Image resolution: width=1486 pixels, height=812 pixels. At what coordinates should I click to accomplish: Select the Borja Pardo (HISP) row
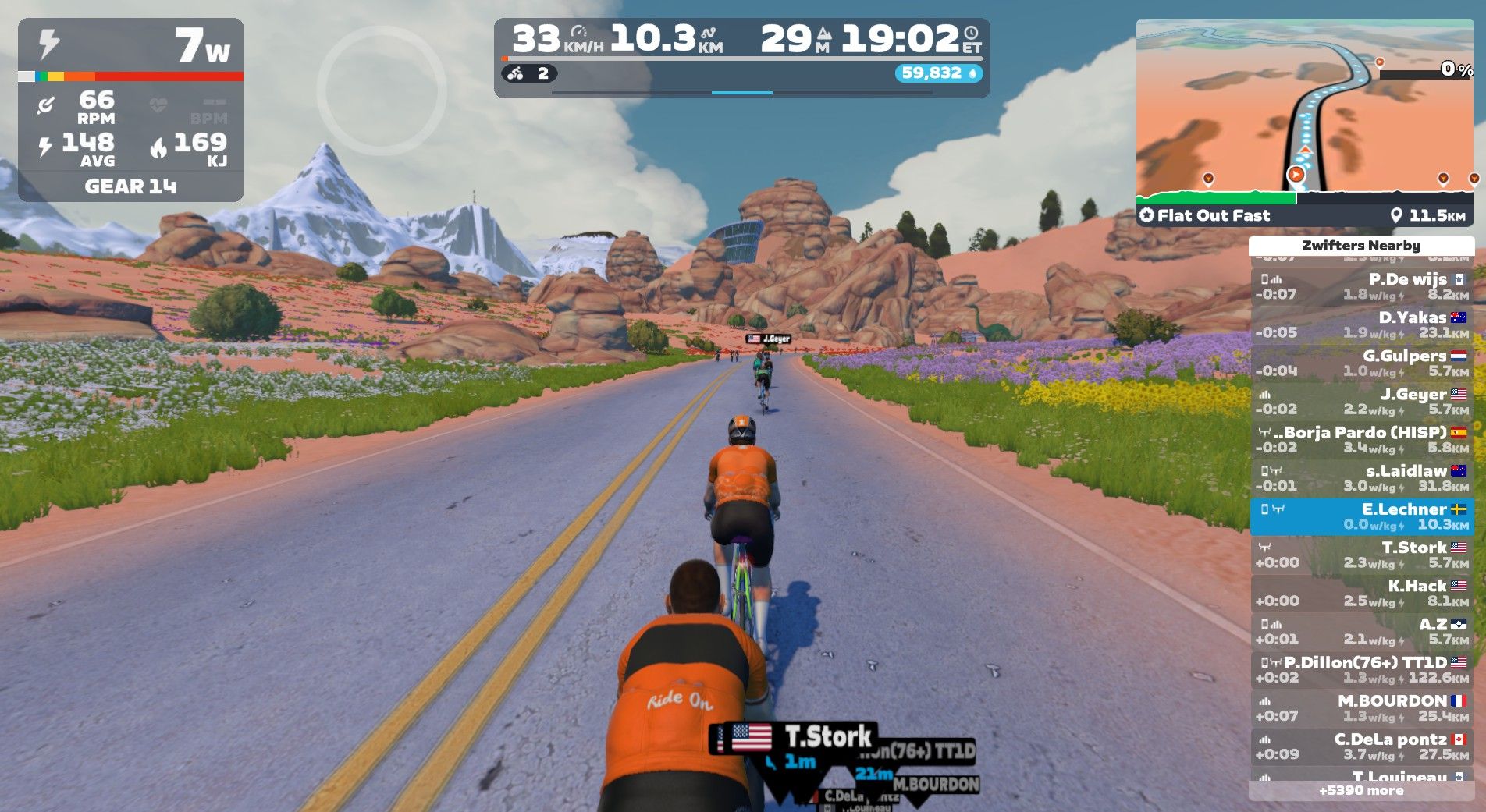(1362, 439)
